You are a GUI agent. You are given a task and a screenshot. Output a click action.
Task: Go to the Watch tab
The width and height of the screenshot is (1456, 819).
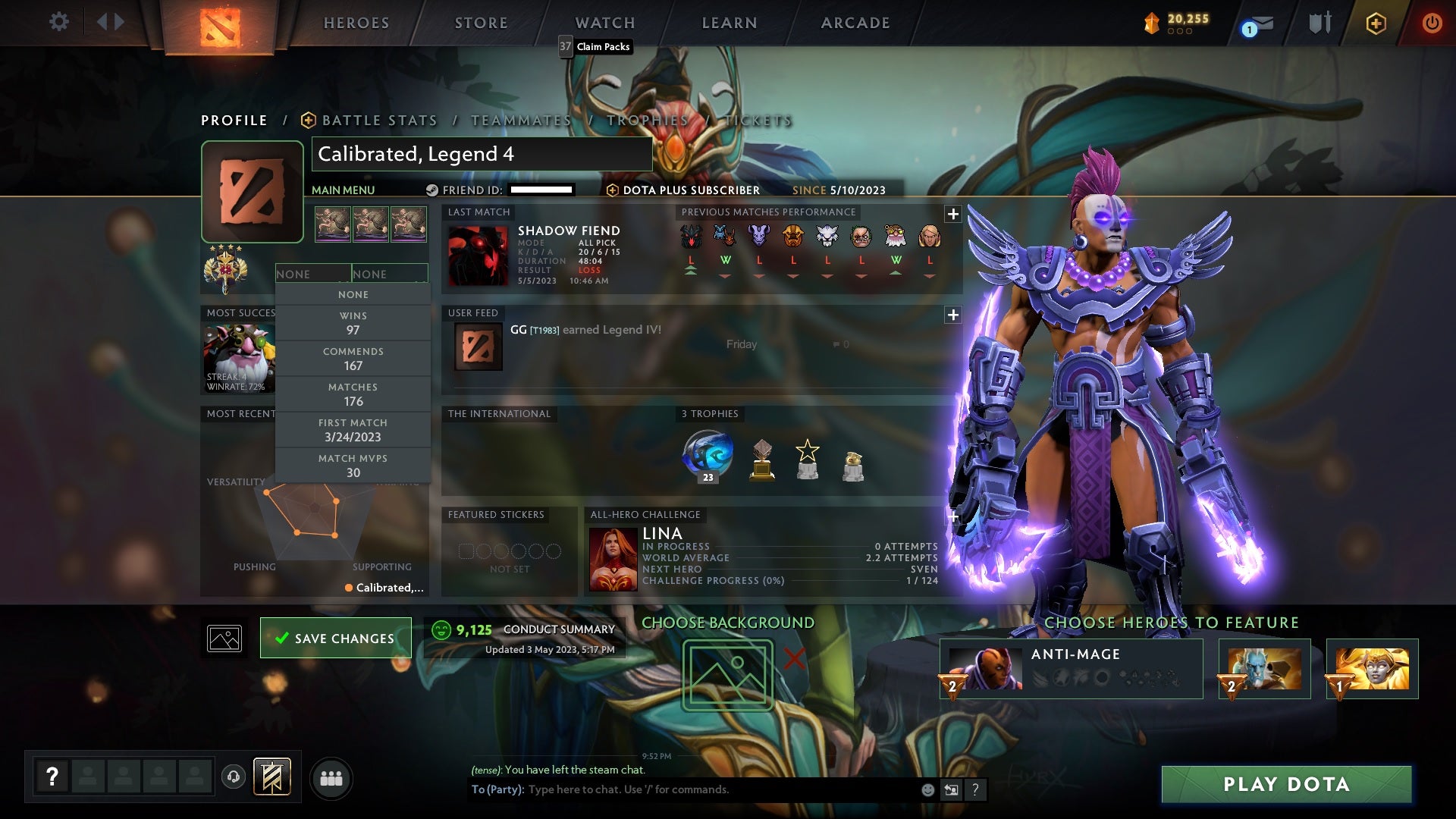click(604, 23)
